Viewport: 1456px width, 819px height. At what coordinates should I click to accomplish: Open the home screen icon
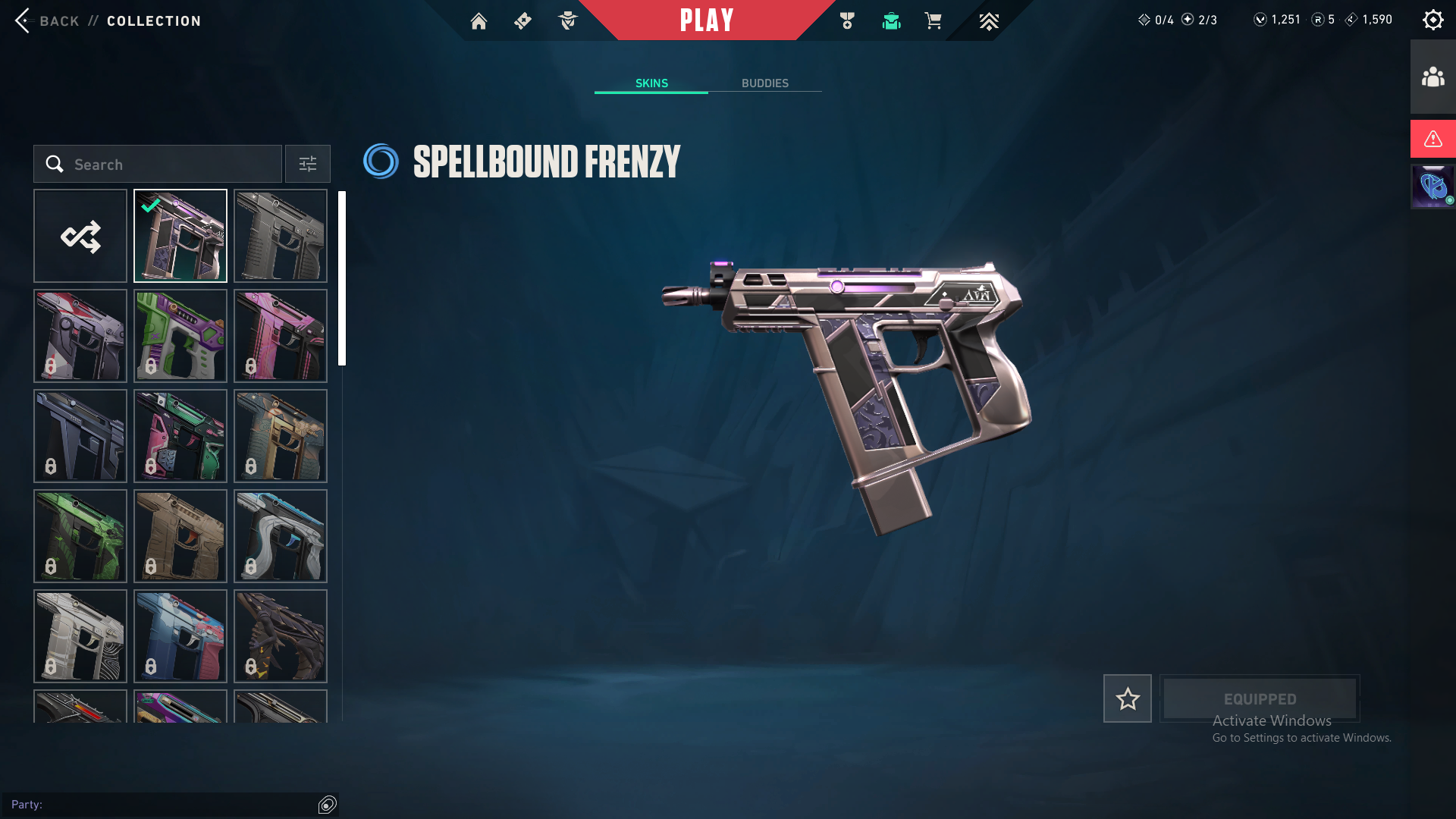point(479,21)
